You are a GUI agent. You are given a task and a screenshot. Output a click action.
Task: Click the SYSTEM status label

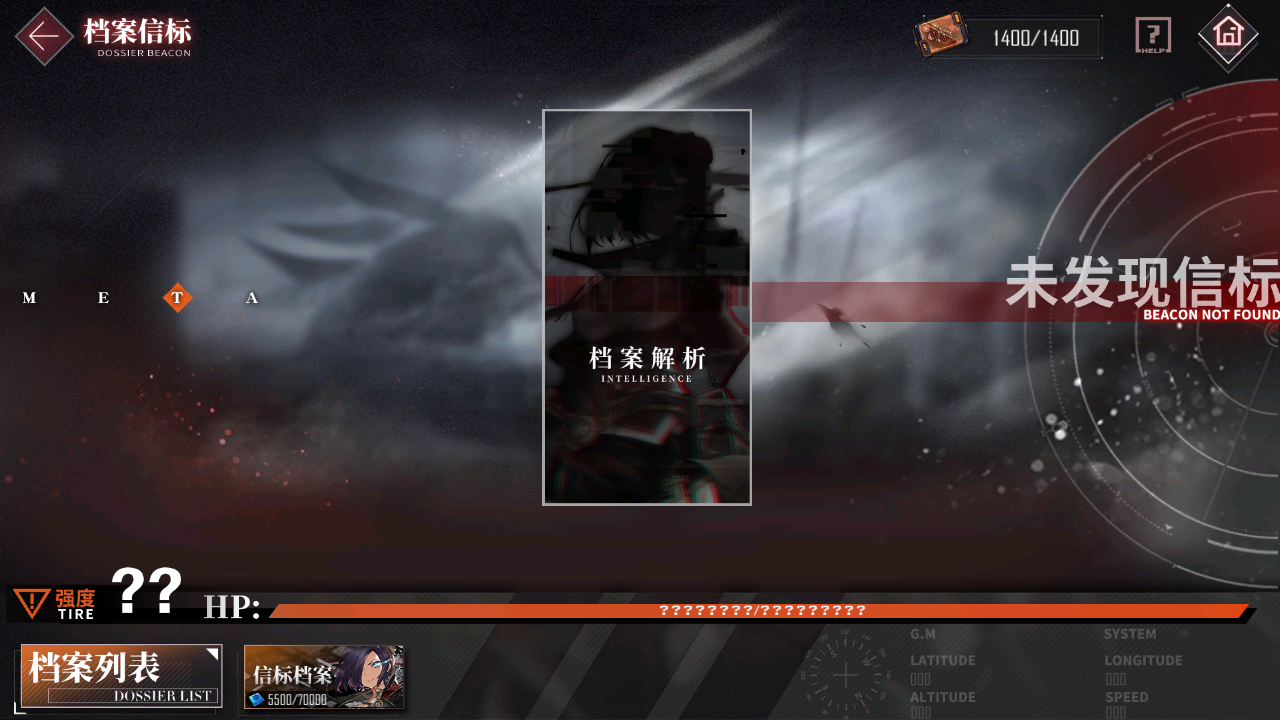(1130, 633)
